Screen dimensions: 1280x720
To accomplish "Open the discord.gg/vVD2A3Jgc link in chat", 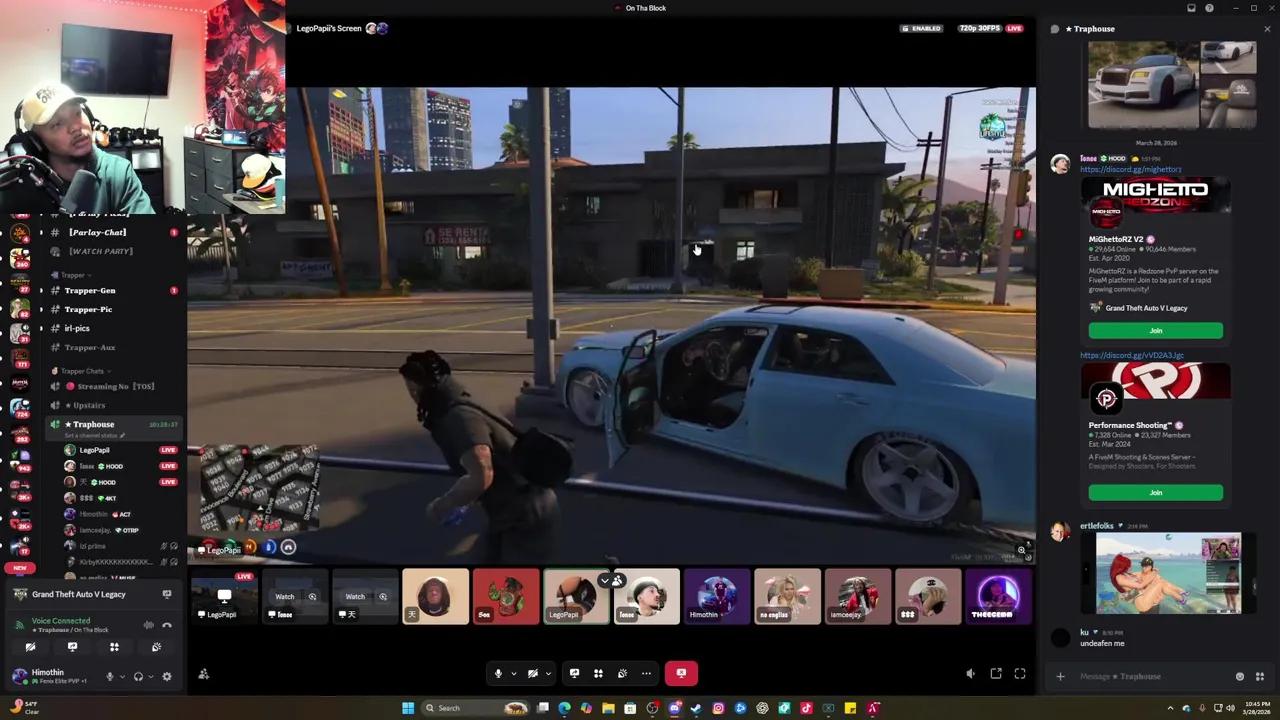I will [1133, 354].
